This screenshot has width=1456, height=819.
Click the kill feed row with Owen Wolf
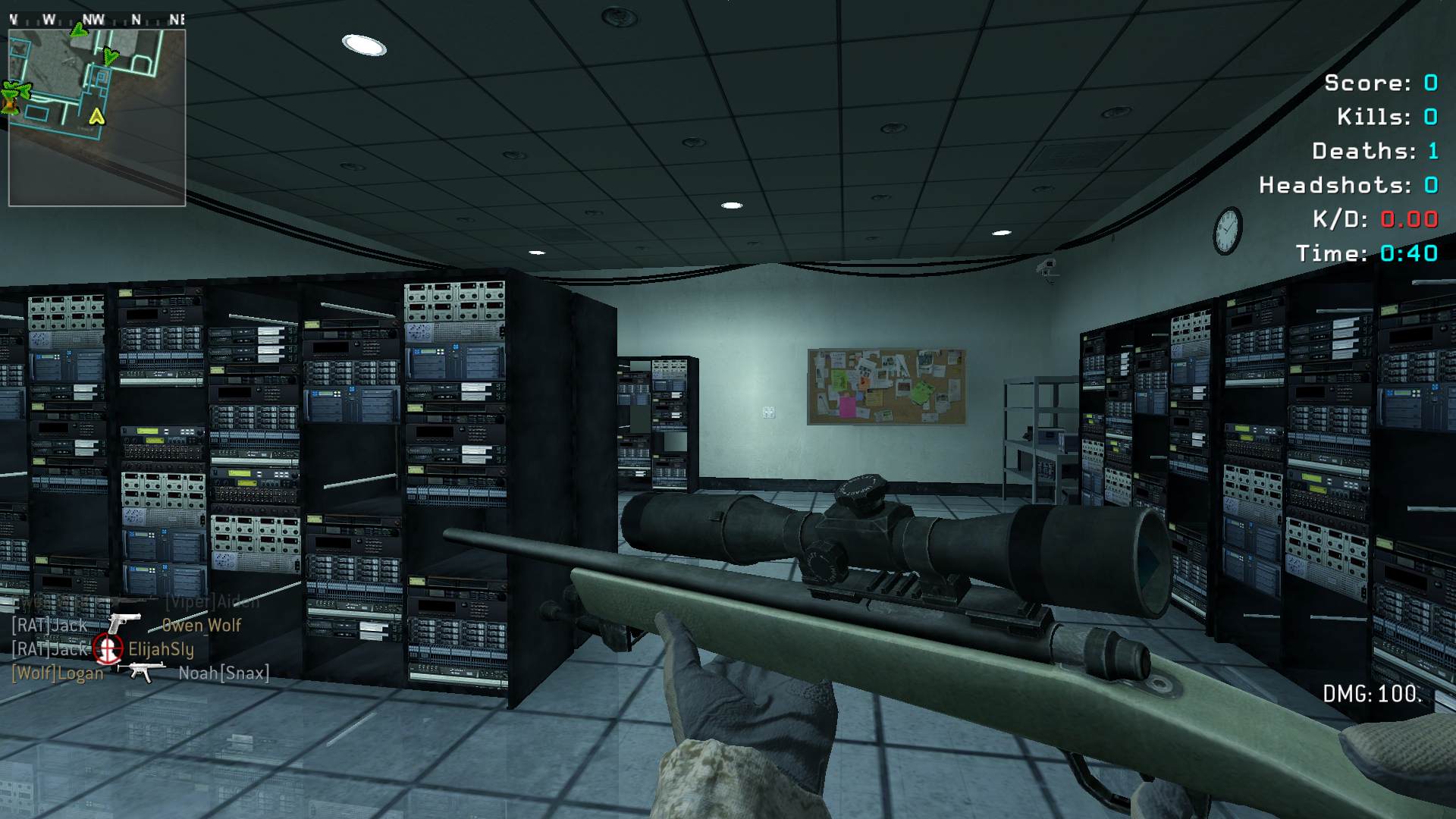(x=126, y=625)
